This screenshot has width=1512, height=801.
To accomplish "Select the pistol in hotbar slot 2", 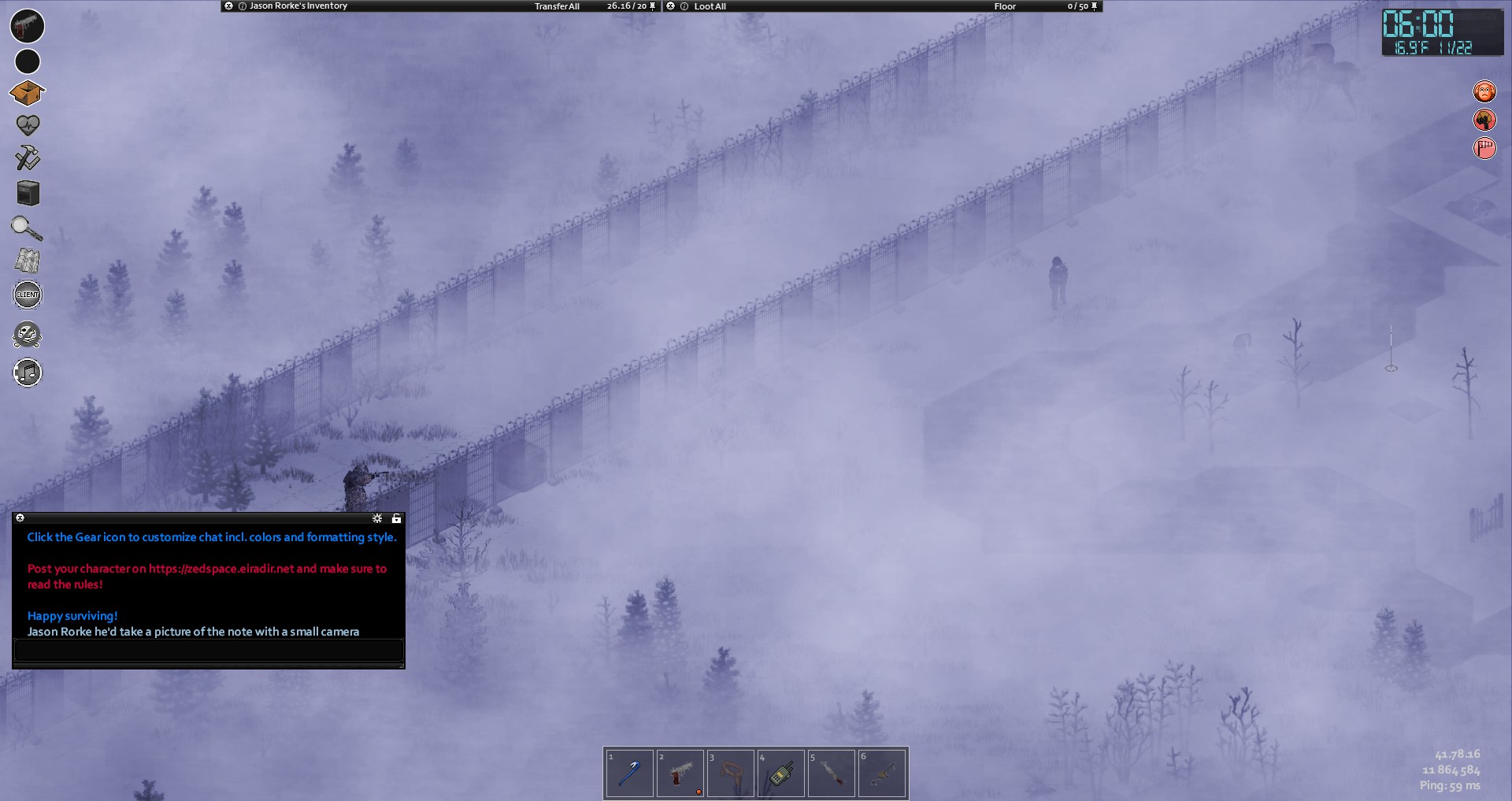I will pos(680,773).
